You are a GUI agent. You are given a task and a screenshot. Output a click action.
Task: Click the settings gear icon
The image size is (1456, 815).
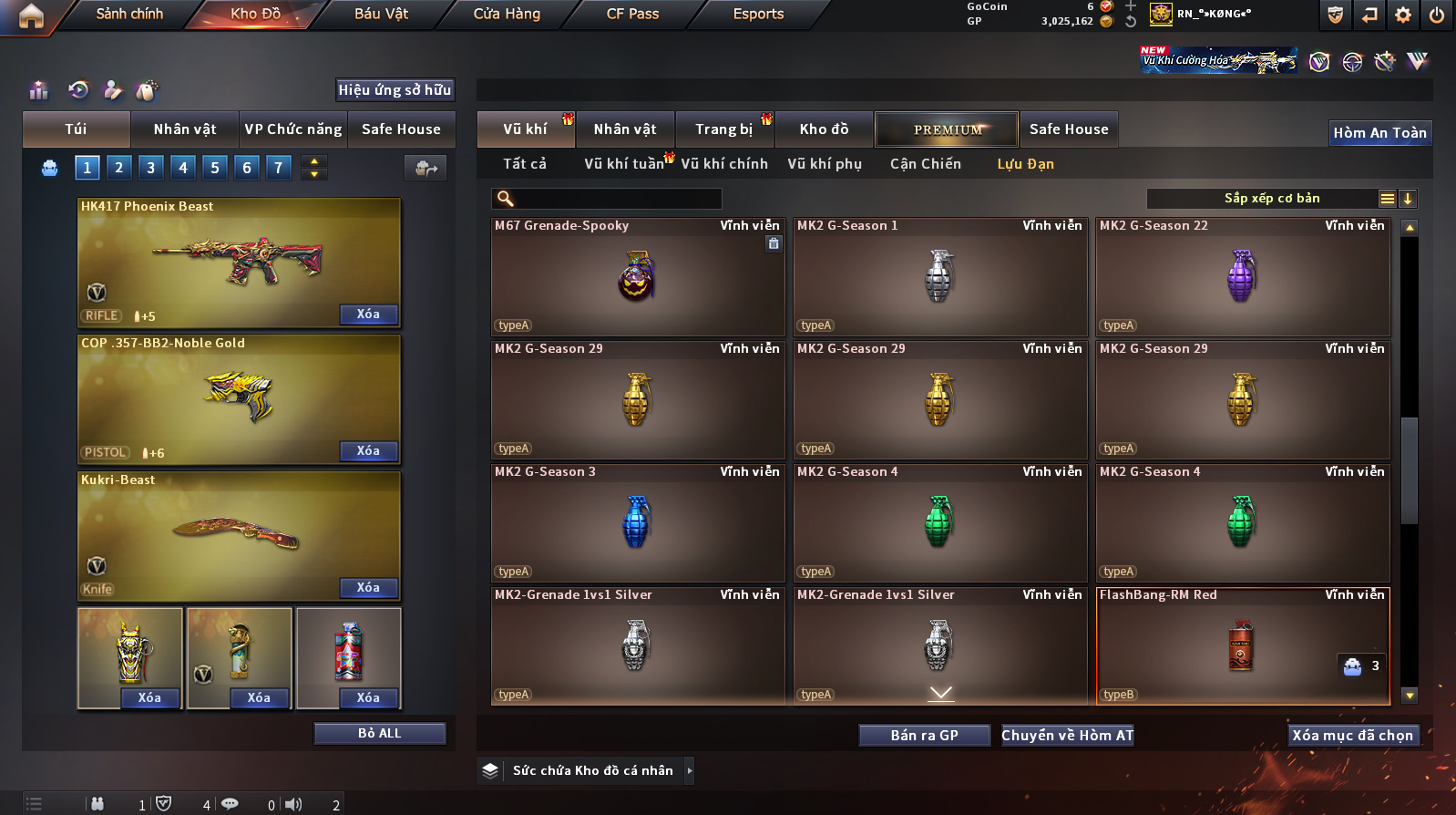[x=1403, y=15]
